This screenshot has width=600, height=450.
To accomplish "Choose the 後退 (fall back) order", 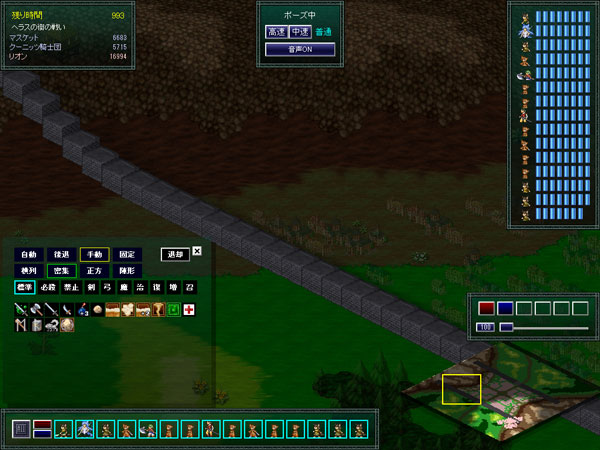I will pyautogui.click(x=62, y=255).
